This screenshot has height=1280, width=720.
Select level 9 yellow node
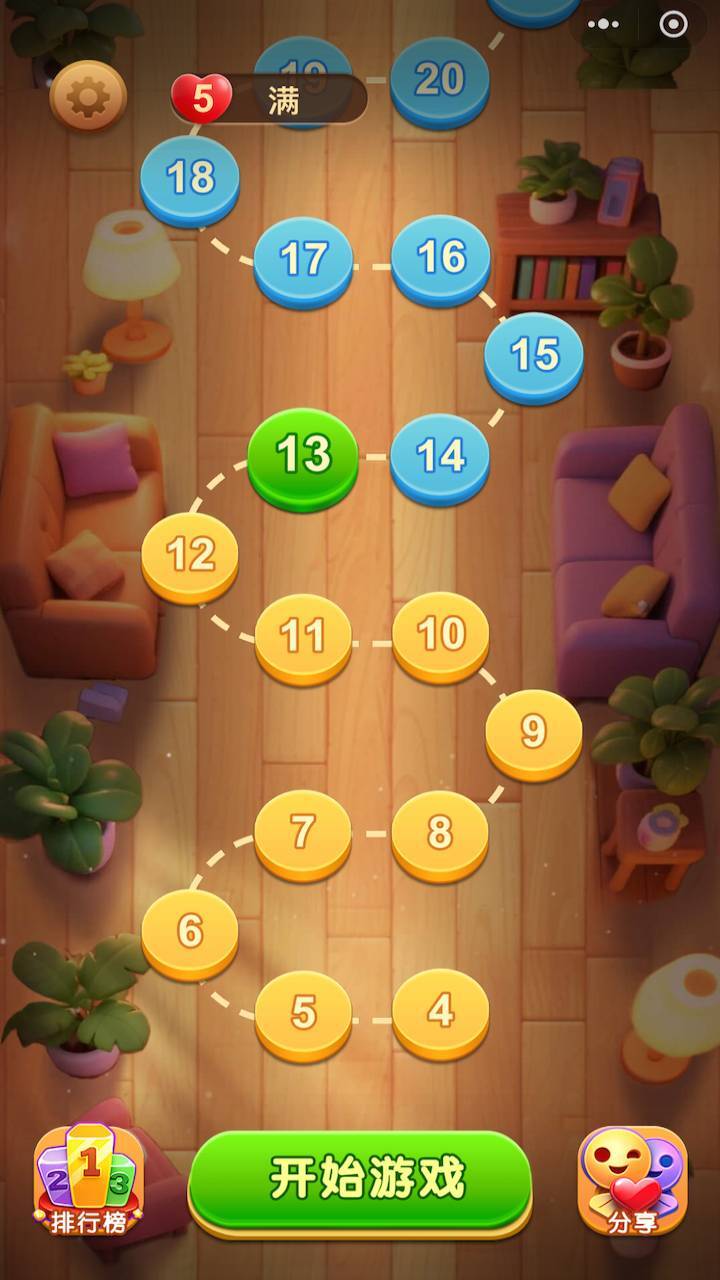click(x=534, y=732)
